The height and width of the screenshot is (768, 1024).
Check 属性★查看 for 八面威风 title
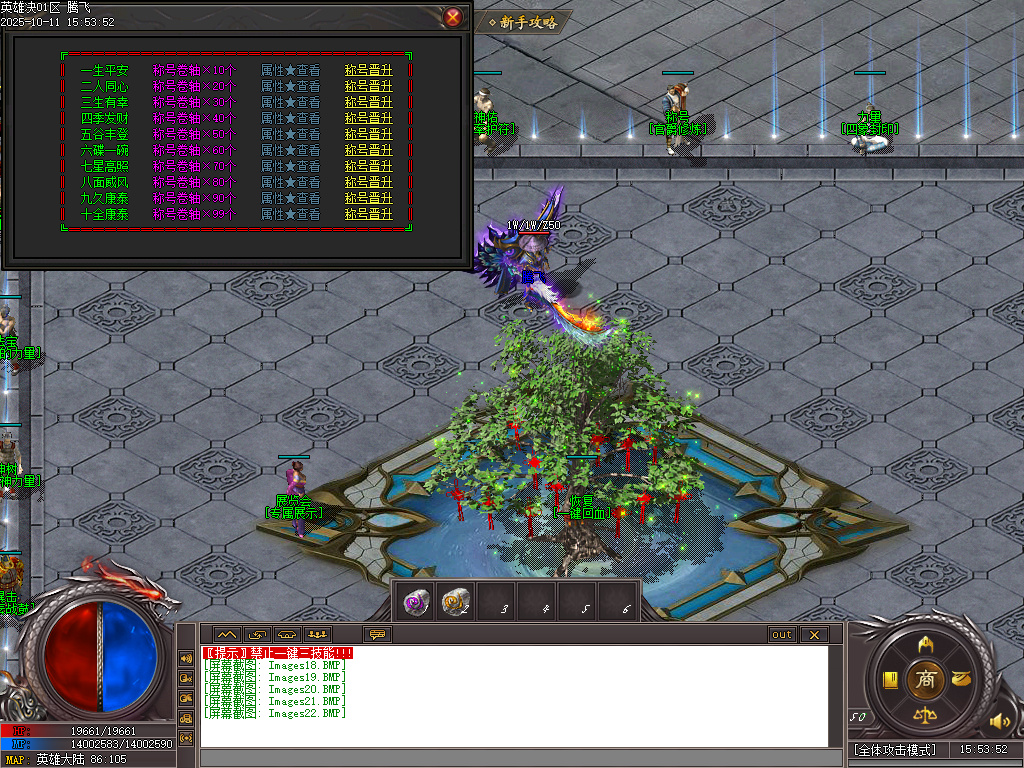pyautogui.click(x=290, y=182)
